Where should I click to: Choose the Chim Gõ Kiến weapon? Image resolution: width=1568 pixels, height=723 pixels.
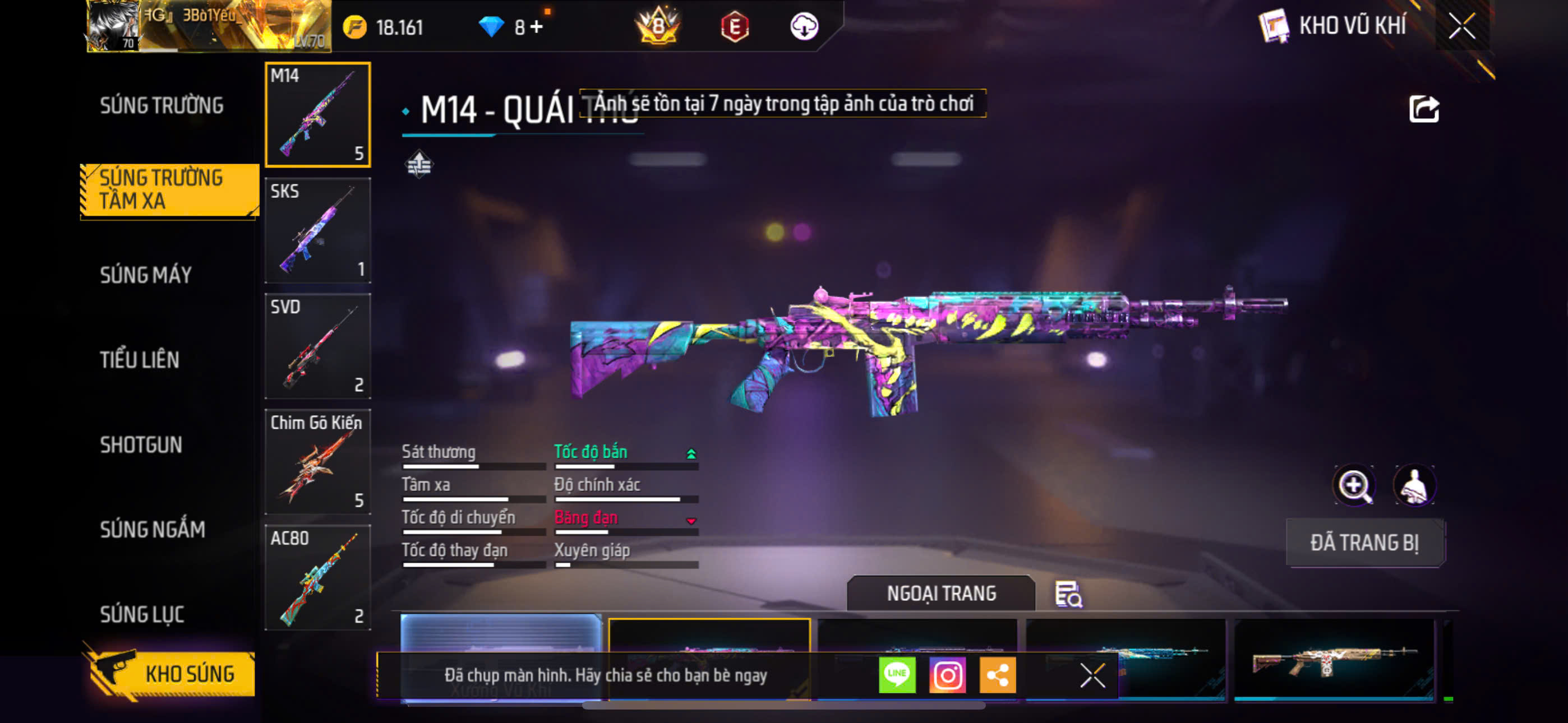pos(318,462)
